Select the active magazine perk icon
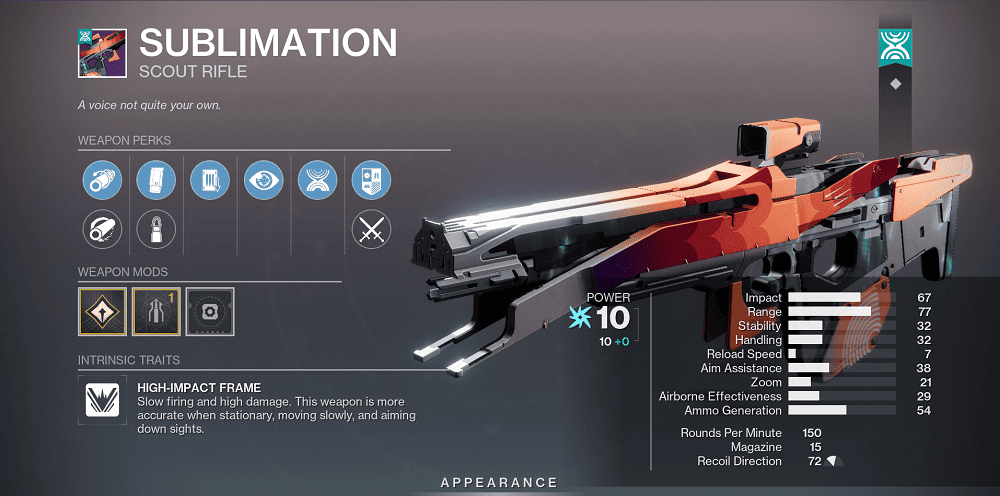The width and height of the screenshot is (1000, 496). 155,181
